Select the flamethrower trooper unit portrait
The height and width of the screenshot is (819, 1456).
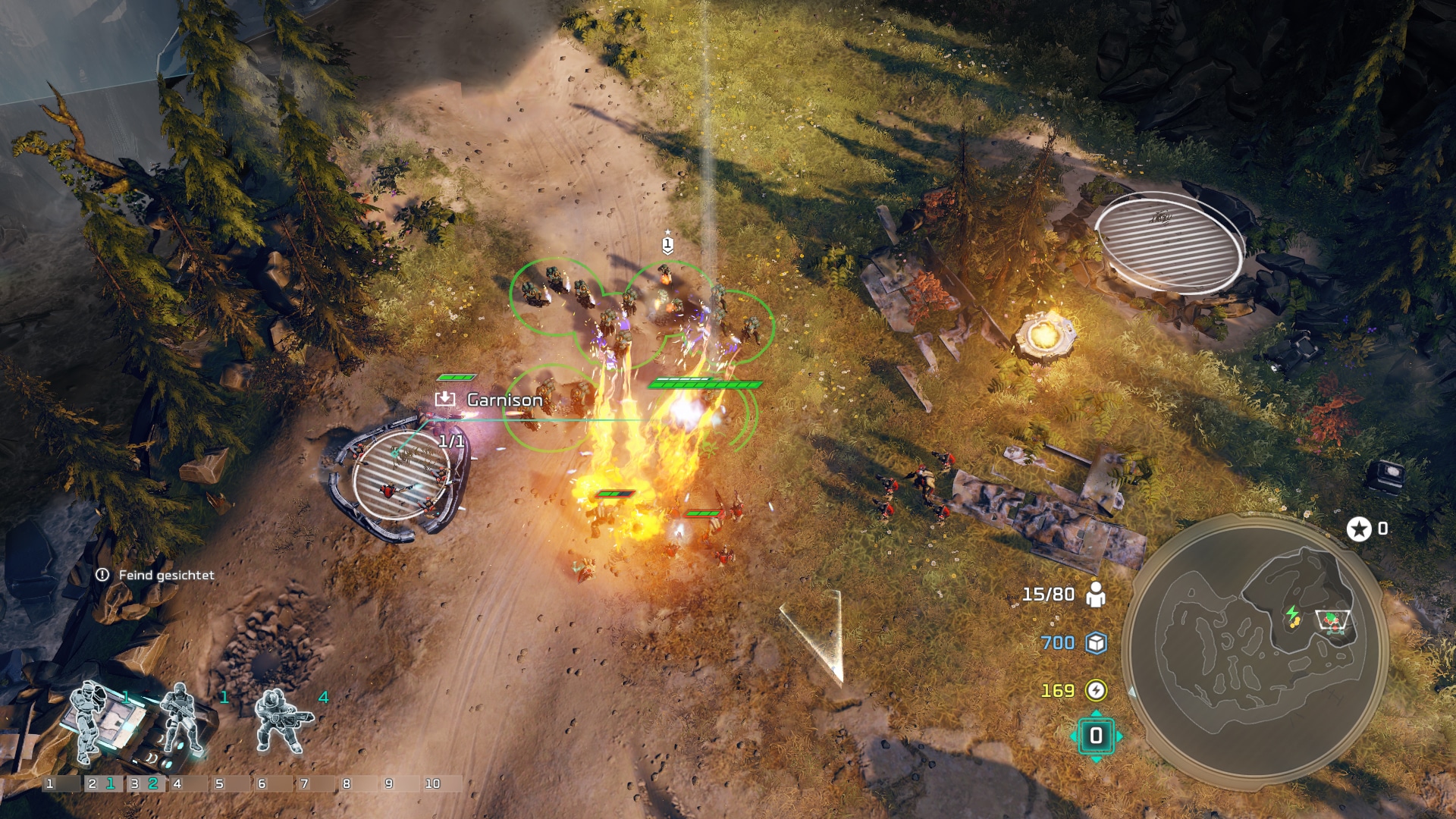point(281,720)
